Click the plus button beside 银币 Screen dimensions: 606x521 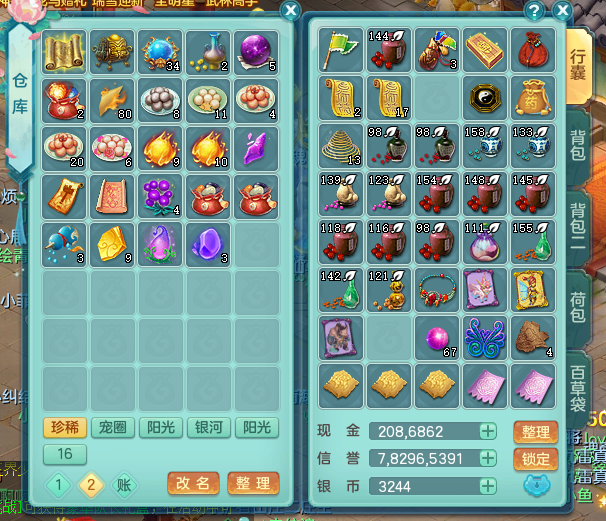[487, 487]
